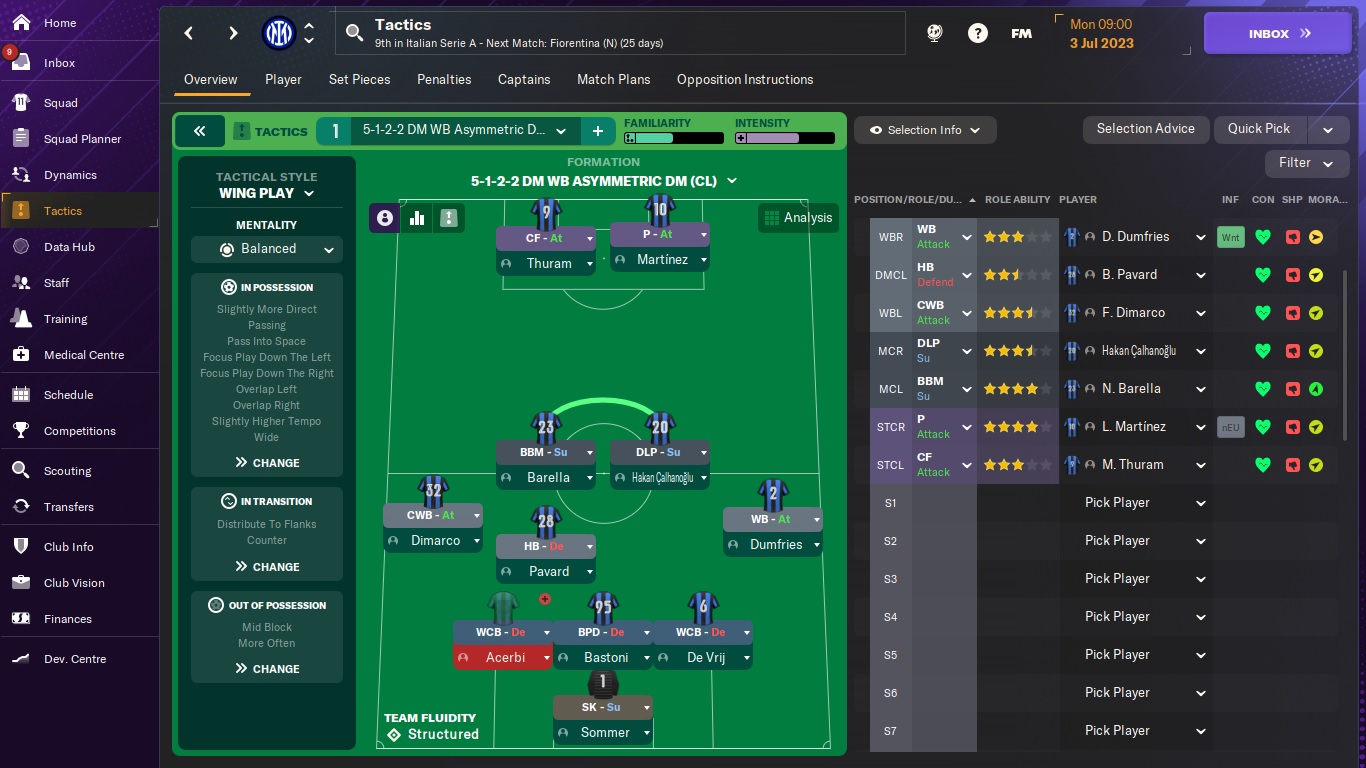This screenshot has width=1366, height=768.
Task: Open the Filter dropdown
Action: [1306, 163]
